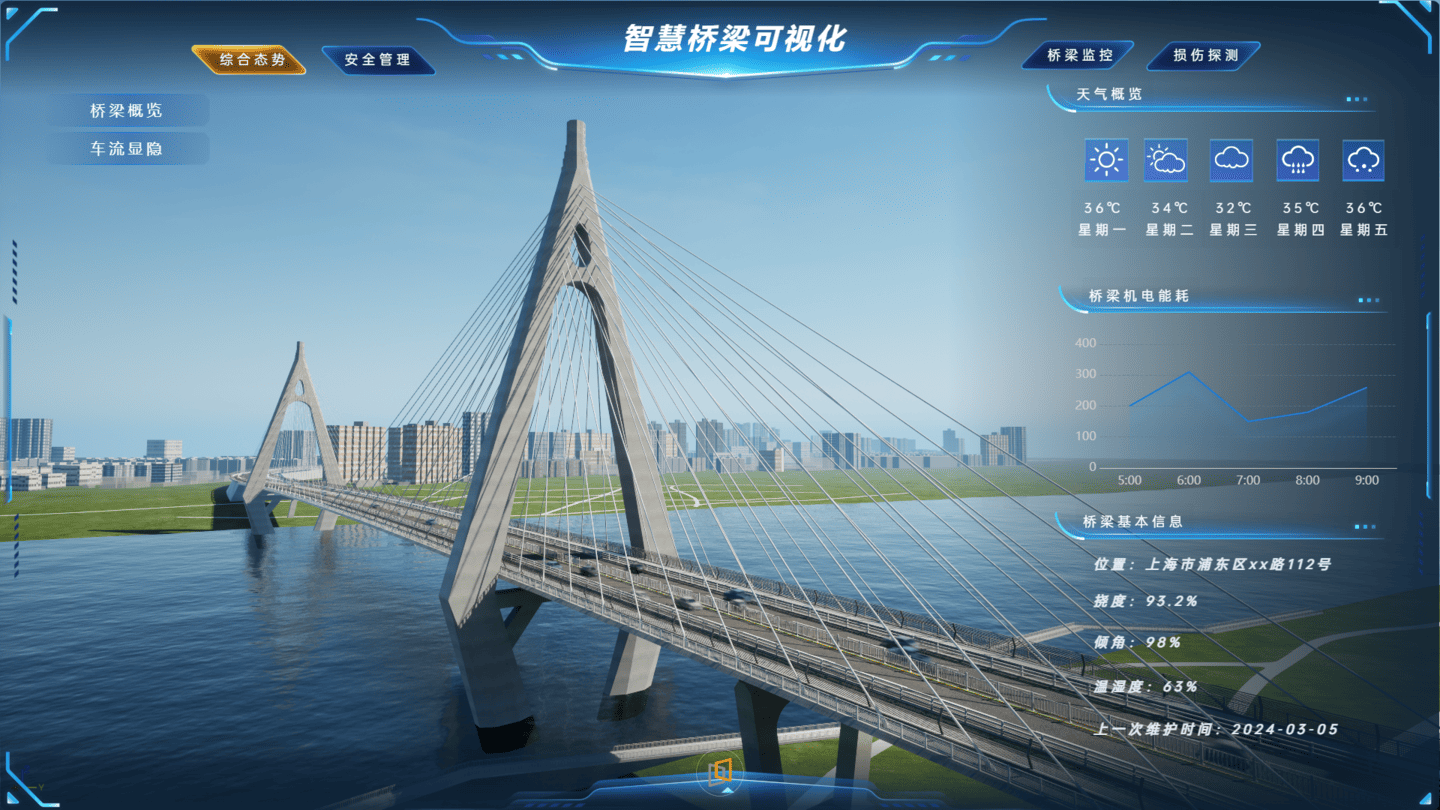Screen dimensions: 1440x810
Task: Switch to the 损伤探测 tab
Action: tap(1204, 56)
